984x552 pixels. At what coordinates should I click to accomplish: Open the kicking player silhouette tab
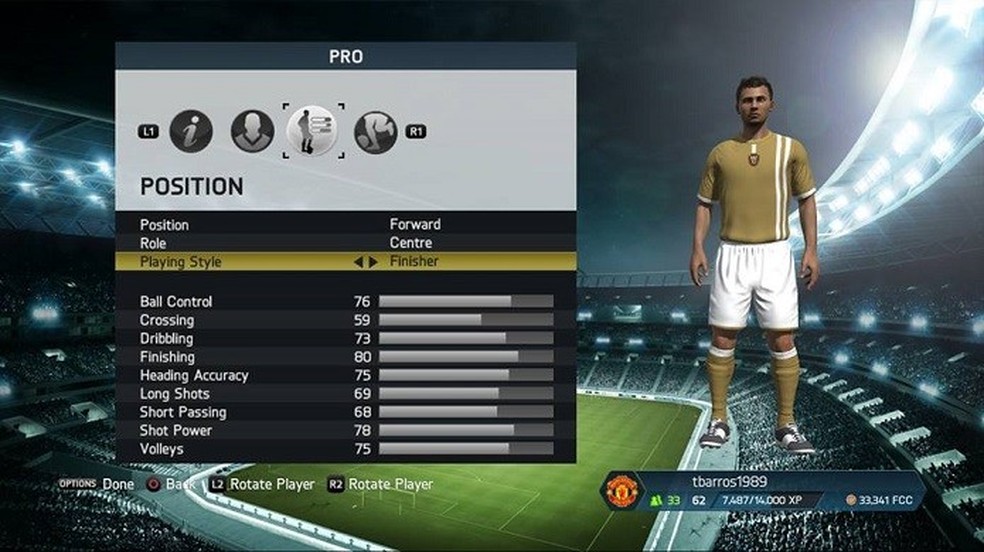coord(375,131)
